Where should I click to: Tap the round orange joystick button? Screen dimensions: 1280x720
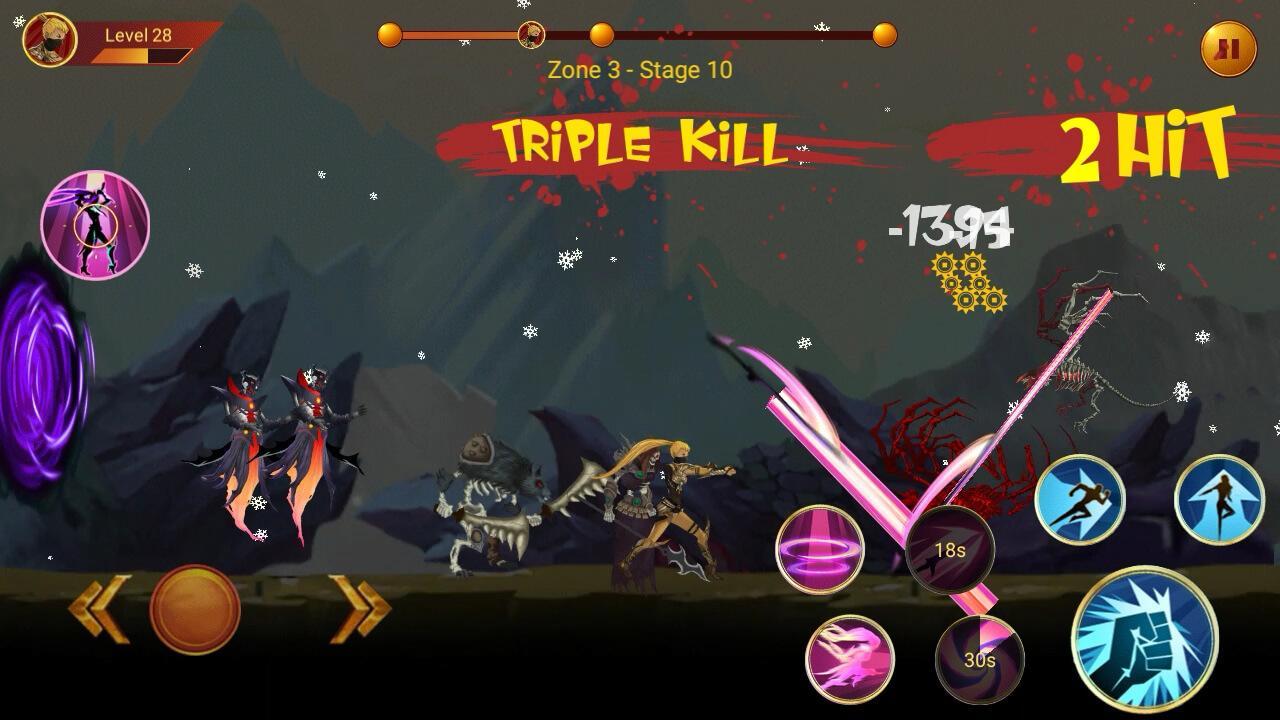click(195, 609)
